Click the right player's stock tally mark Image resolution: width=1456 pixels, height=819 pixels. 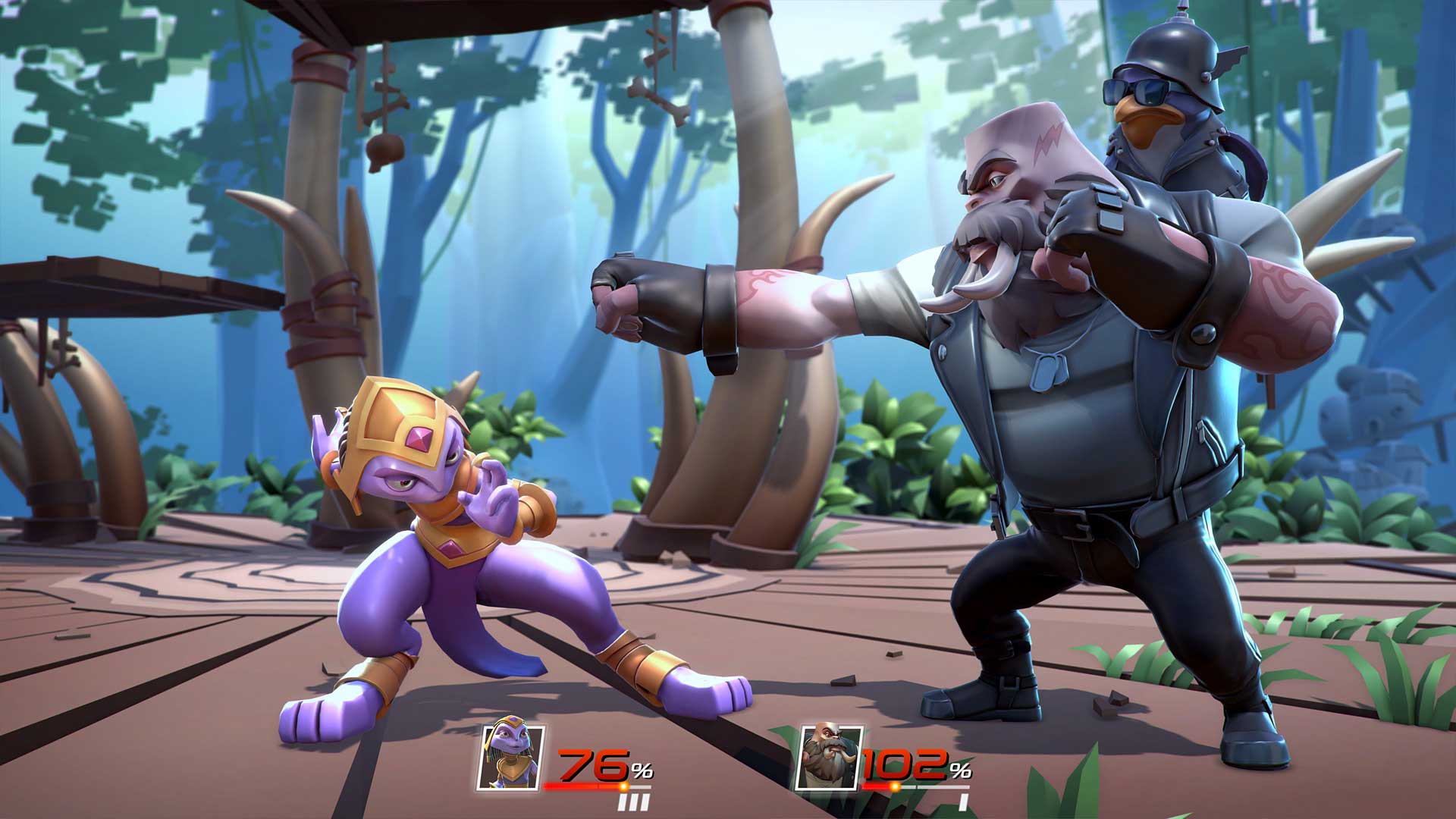coord(965,802)
